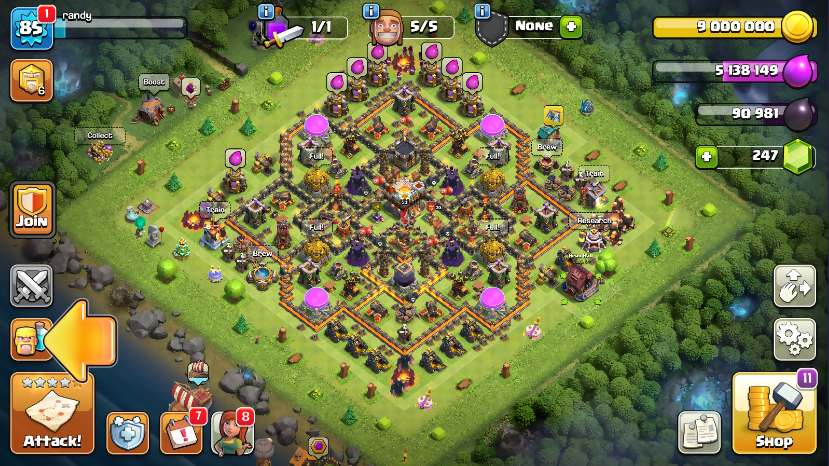Open the blue shield and plus button
Viewport: 829px width, 466px height.
coord(127,433)
